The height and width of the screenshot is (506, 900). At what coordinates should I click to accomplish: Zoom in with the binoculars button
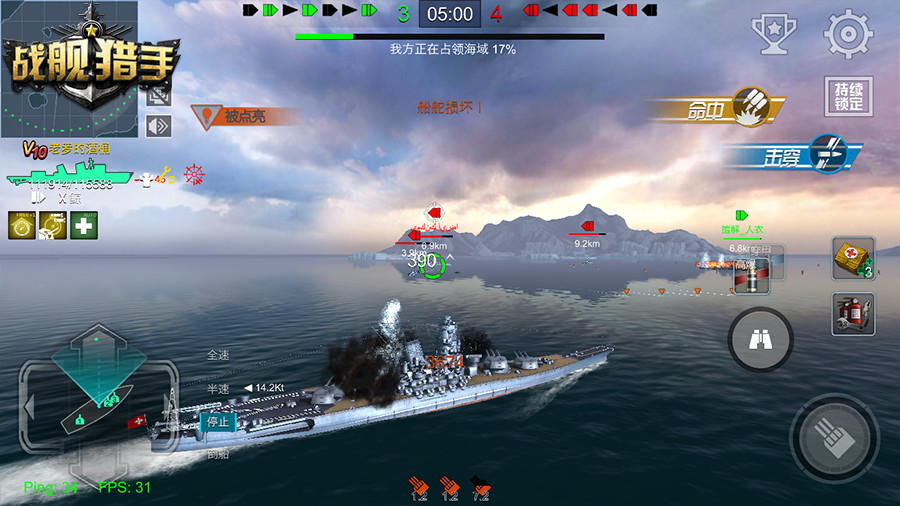pyautogui.click(x=760, y=340)
